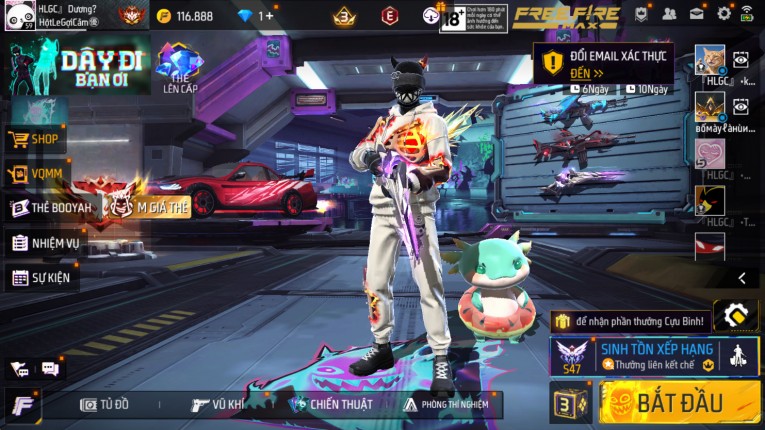Collapse the friends side panel arrow

[x=742, y=278]
